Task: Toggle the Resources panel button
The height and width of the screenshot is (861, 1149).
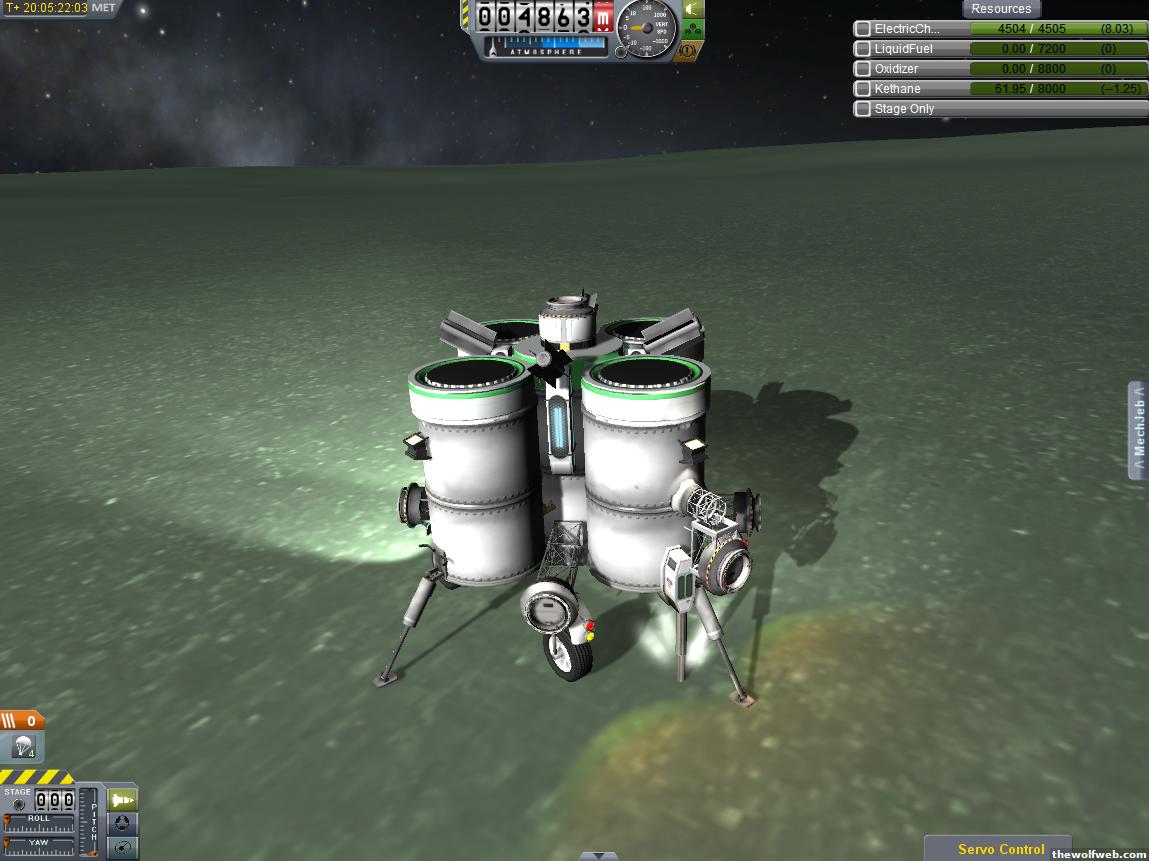Action: 1001,9
